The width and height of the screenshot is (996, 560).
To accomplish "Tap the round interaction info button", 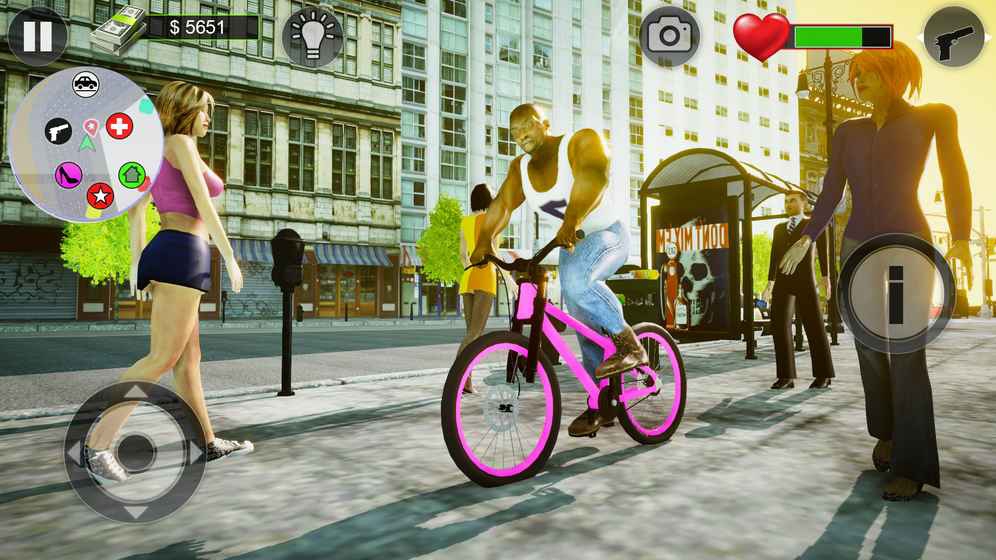I will [896, 293].
